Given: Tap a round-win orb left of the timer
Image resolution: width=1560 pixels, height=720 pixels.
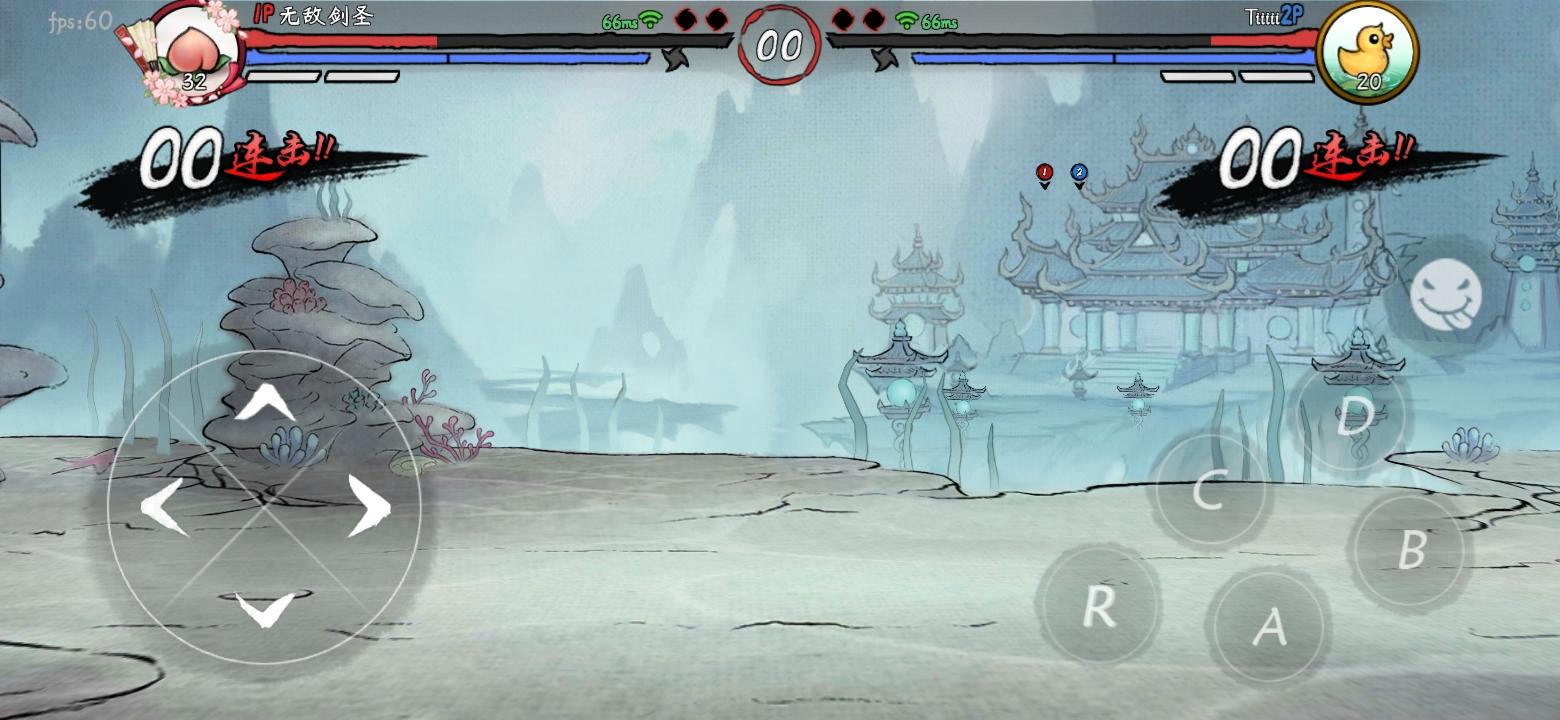Looking at the screenshot, I should (684, 17).
